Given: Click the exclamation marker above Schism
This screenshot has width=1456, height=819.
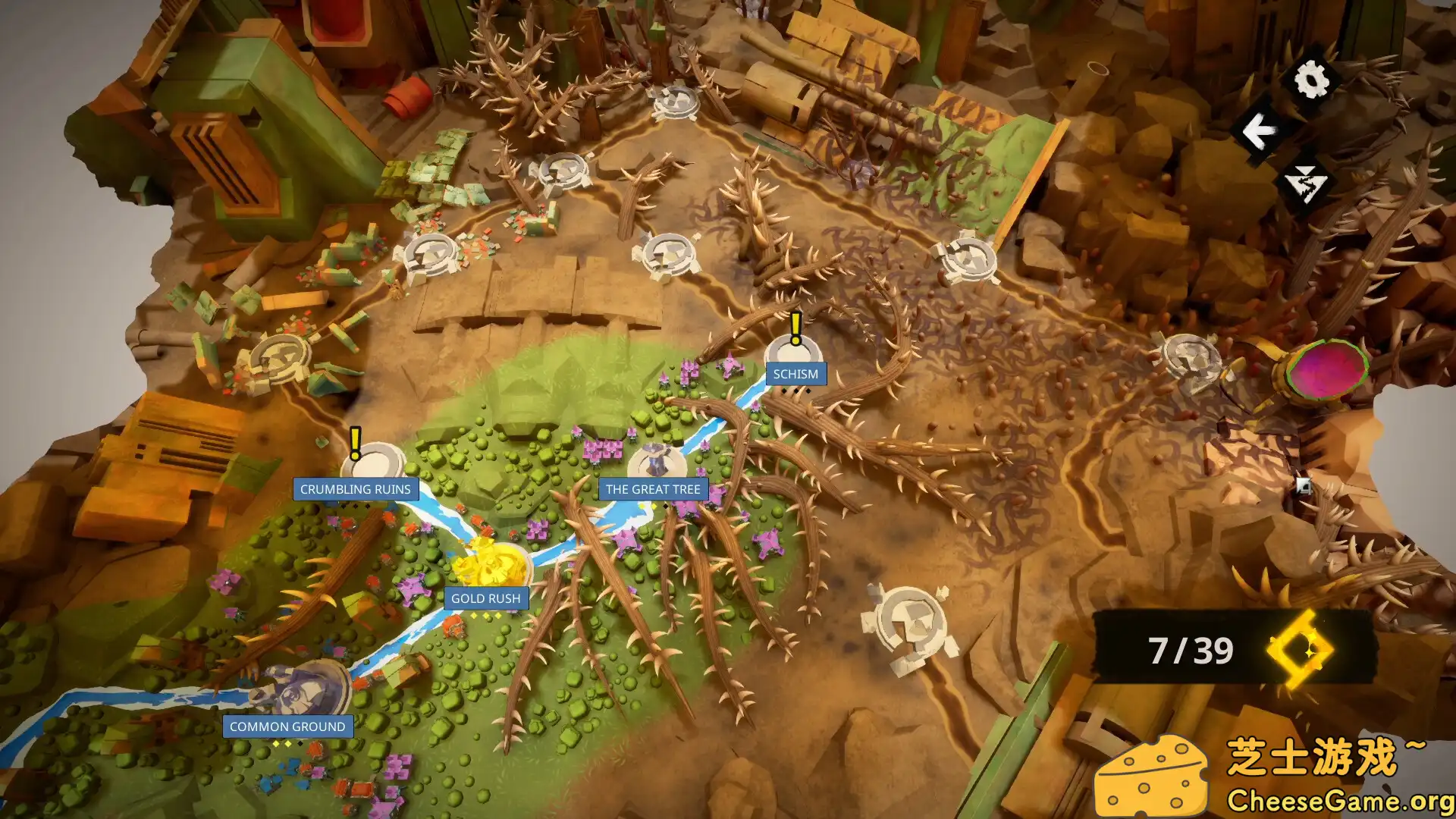Looking at the screenshot, I should coord(794,326).
